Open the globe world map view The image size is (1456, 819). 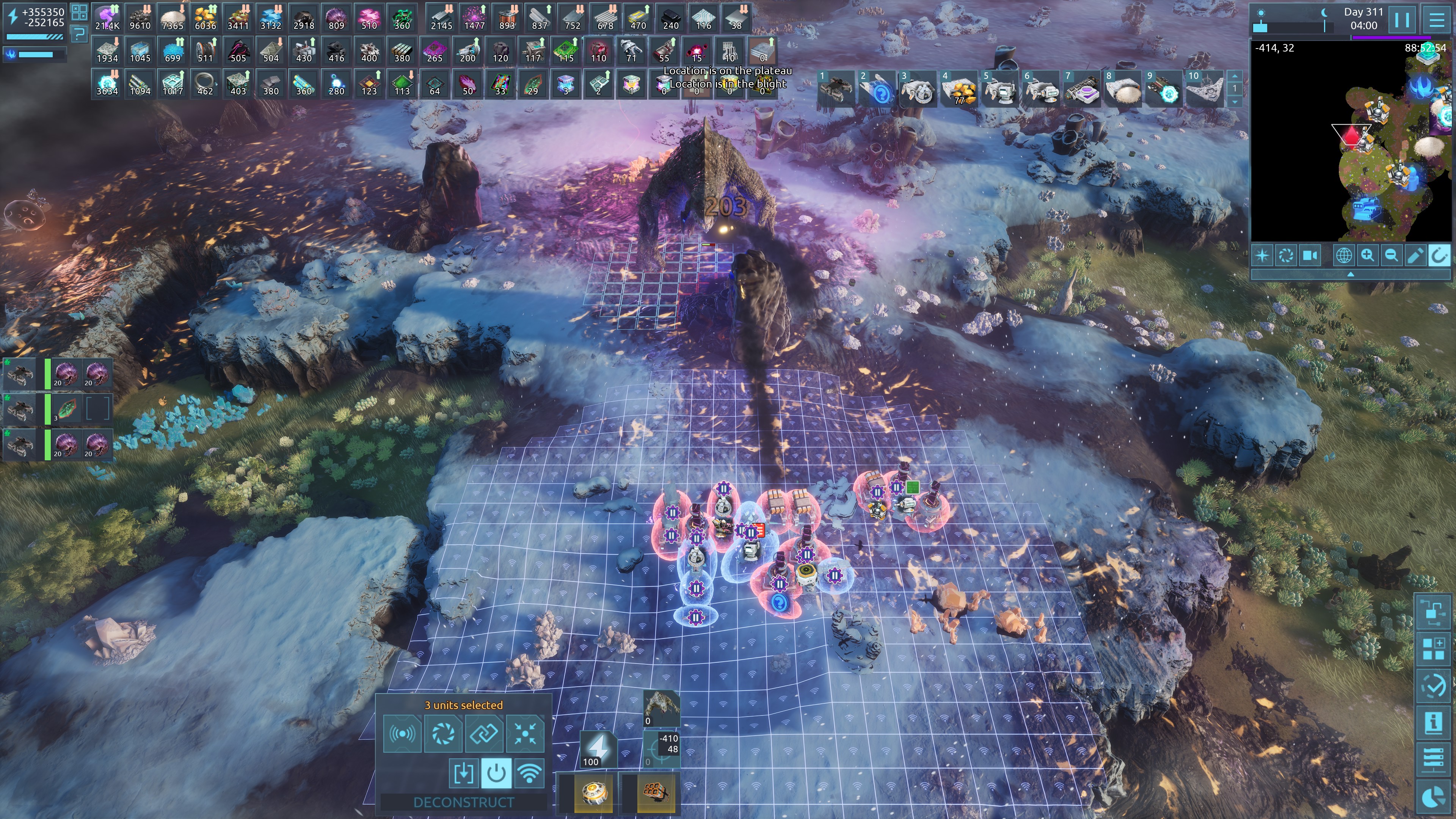pos(1343,256)
